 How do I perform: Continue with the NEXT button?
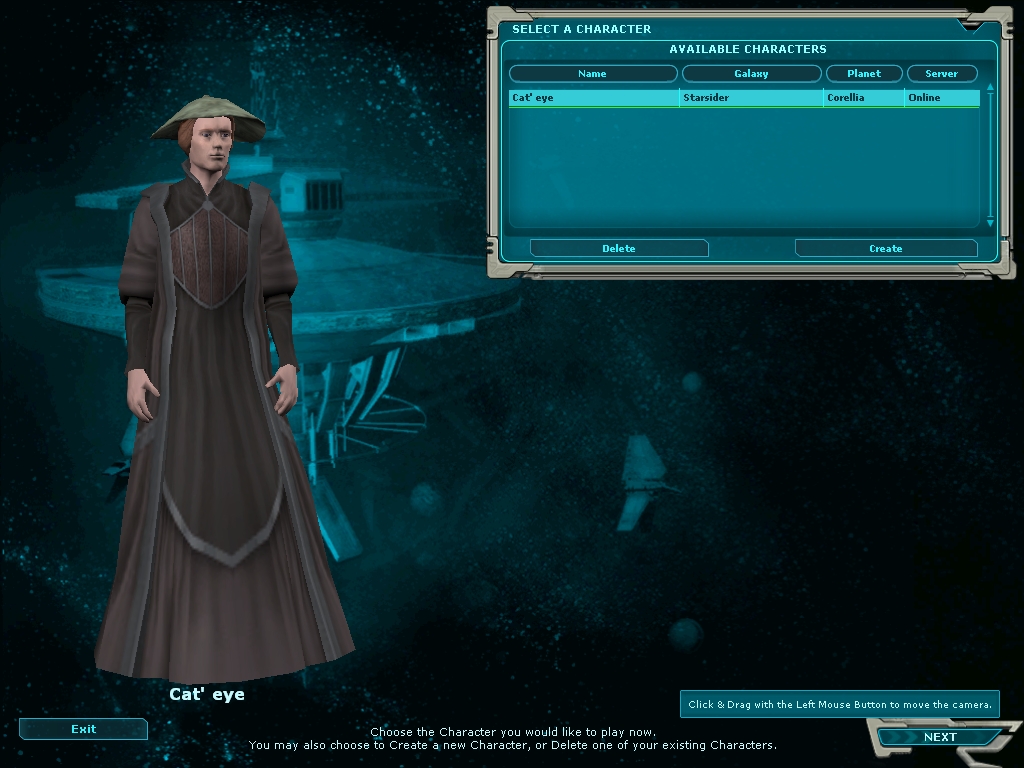tap(939, 738)
